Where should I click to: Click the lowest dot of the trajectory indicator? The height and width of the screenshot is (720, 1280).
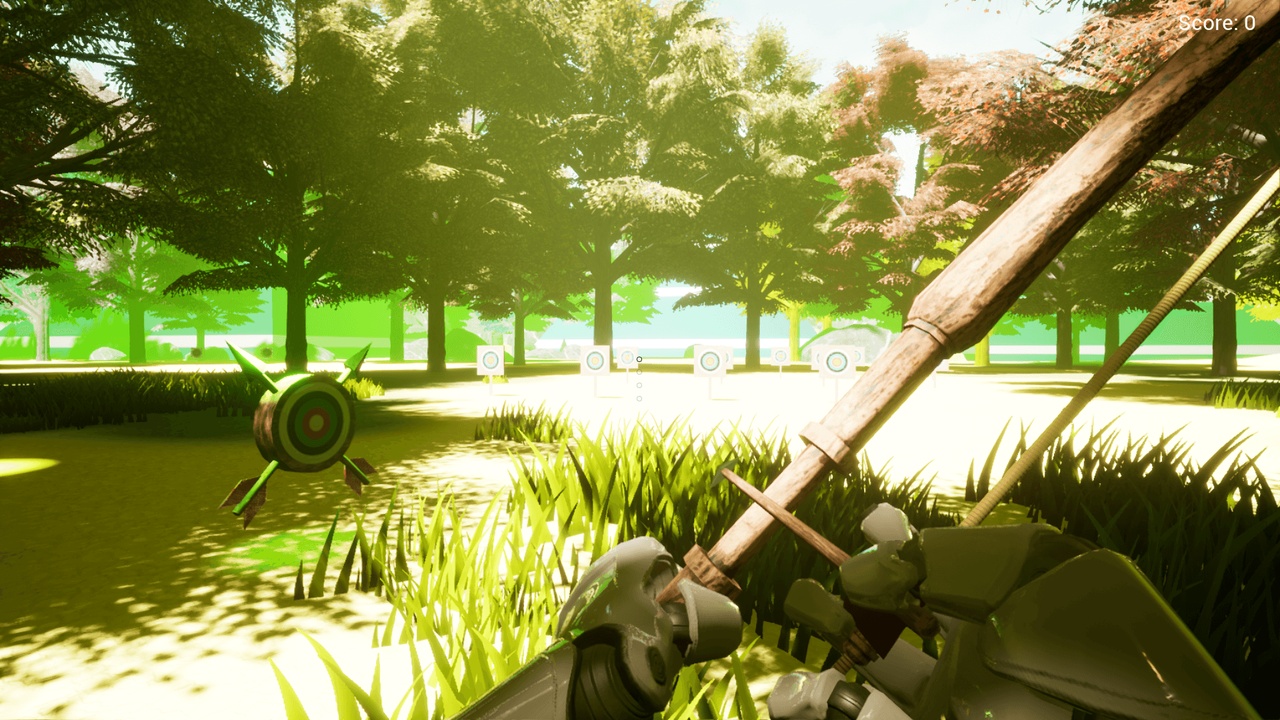pyautogui.click(x=640, y=398)
